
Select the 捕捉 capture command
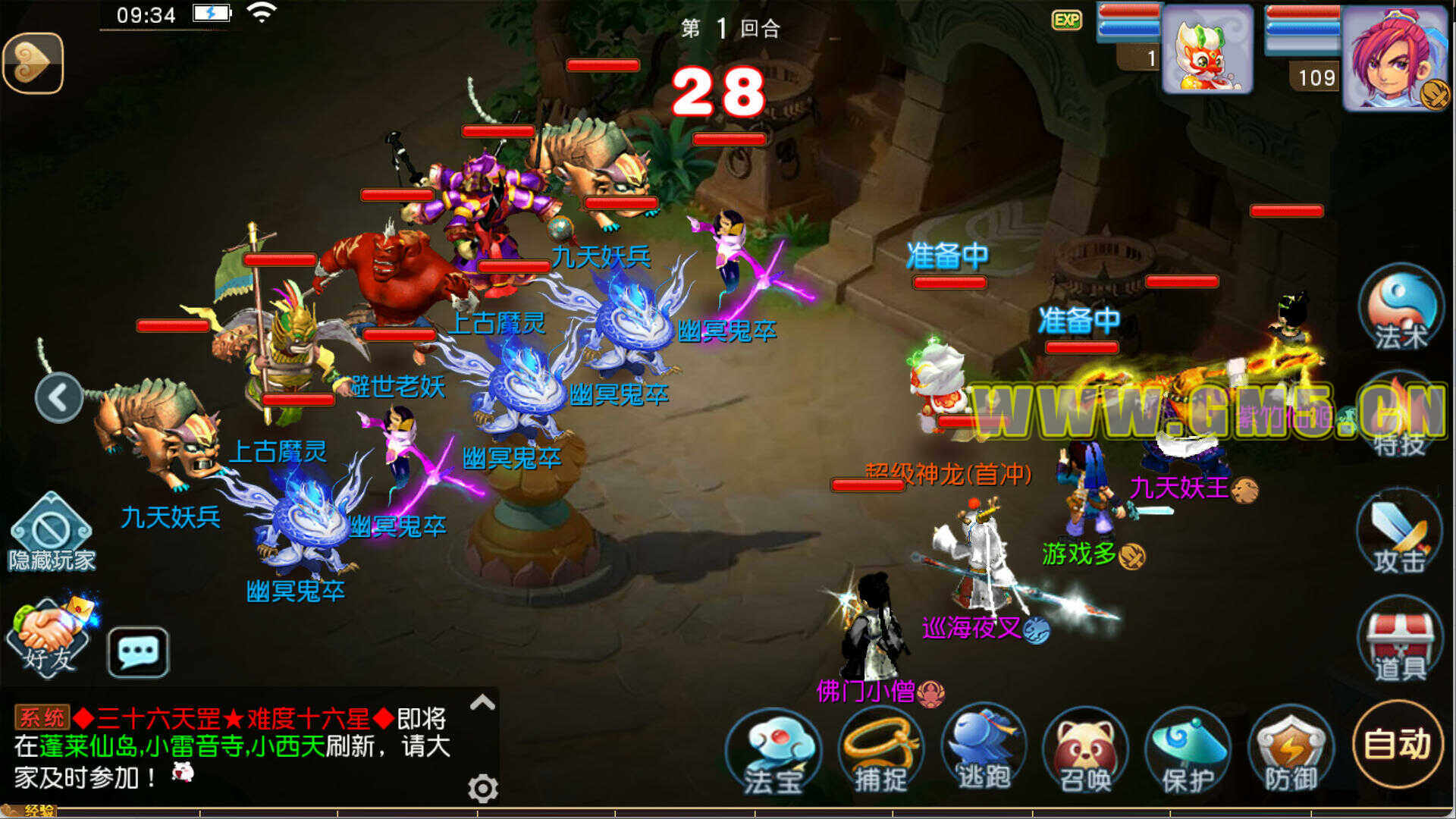pyautogui.click(x=881, y=751)
